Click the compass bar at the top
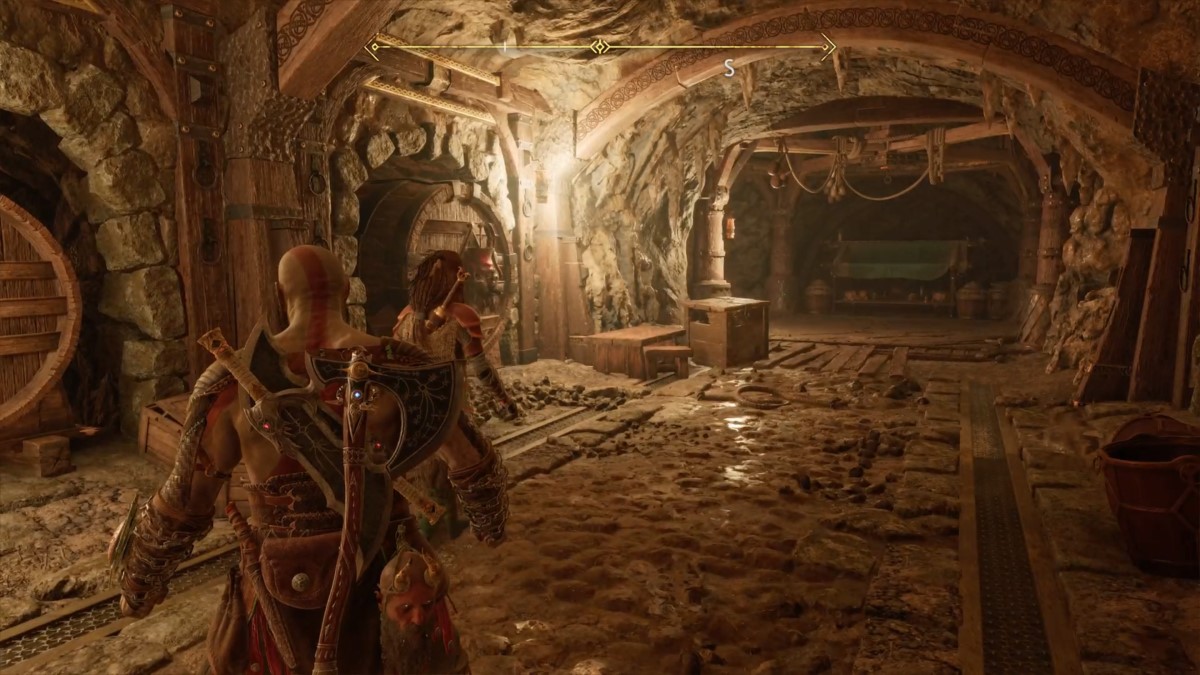 click(x=600, y=46)
